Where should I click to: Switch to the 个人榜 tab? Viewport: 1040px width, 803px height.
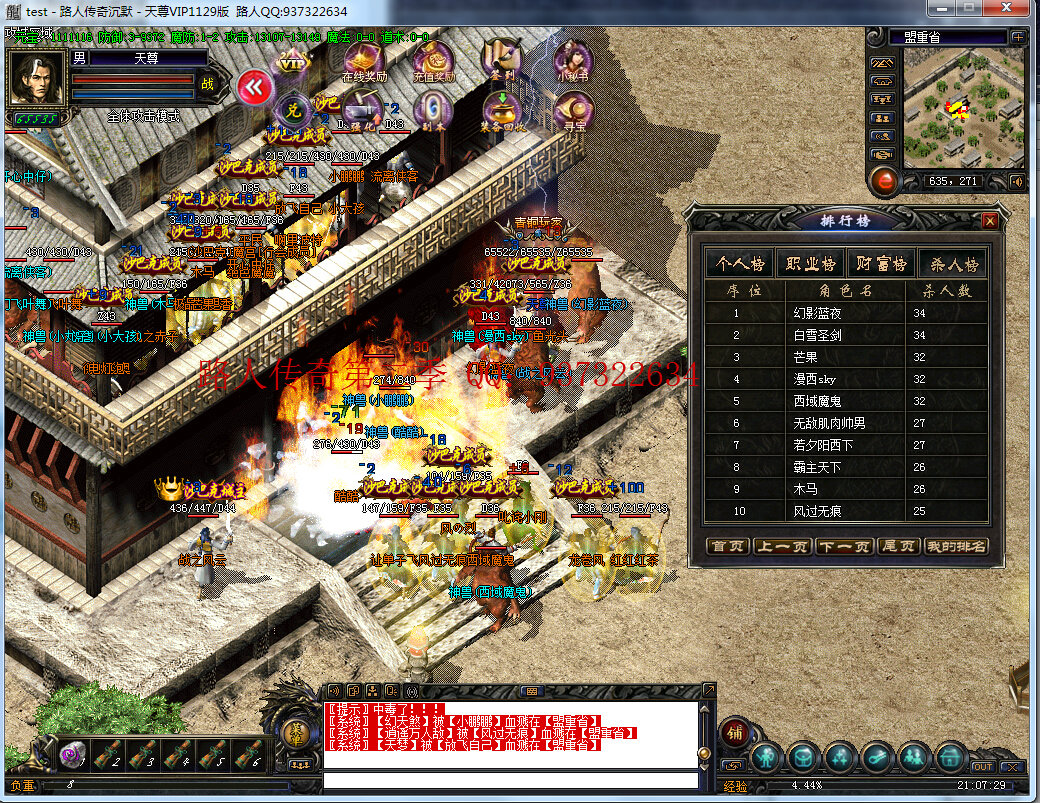740,264
